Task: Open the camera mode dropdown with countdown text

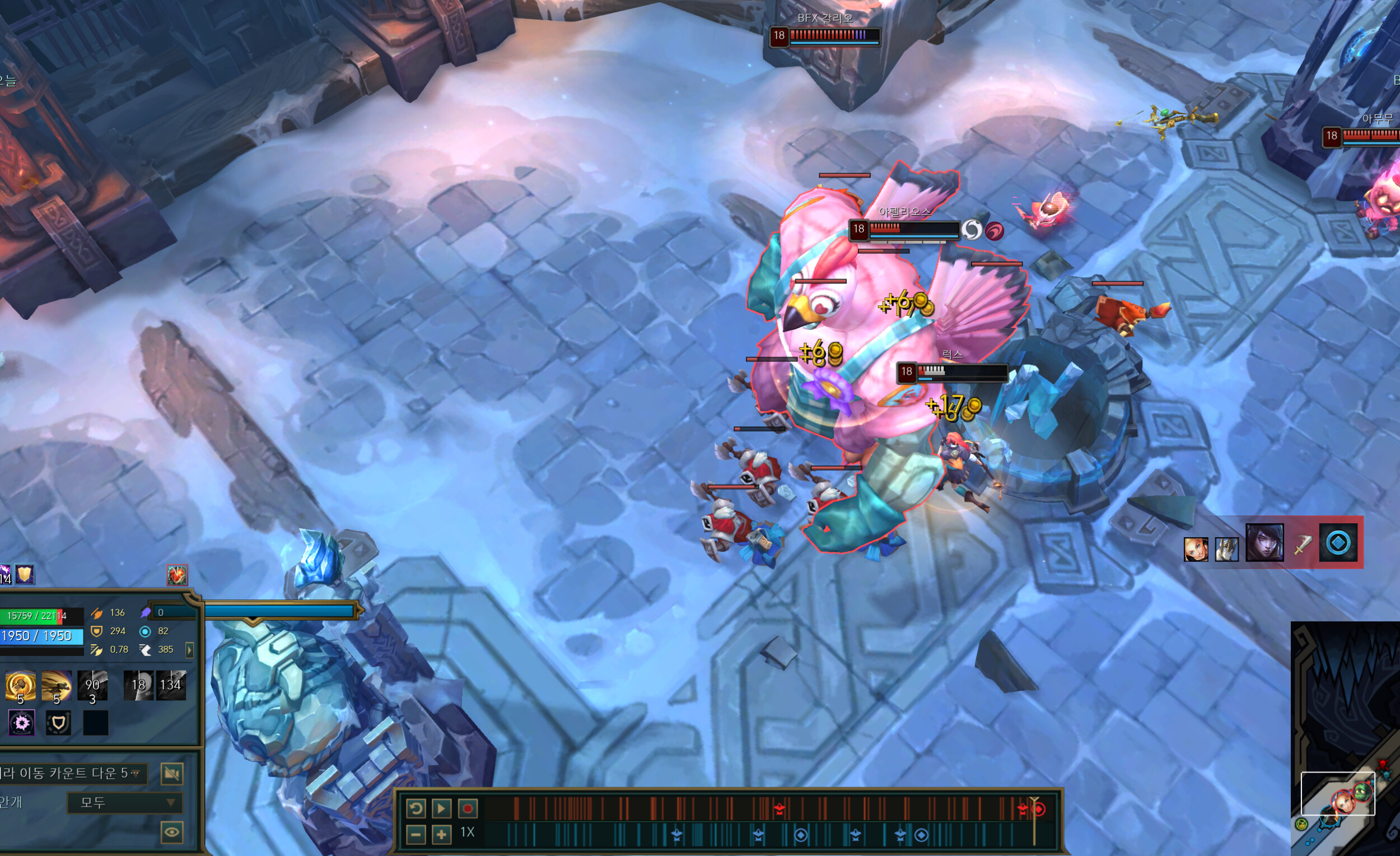Action: point(71,774)
